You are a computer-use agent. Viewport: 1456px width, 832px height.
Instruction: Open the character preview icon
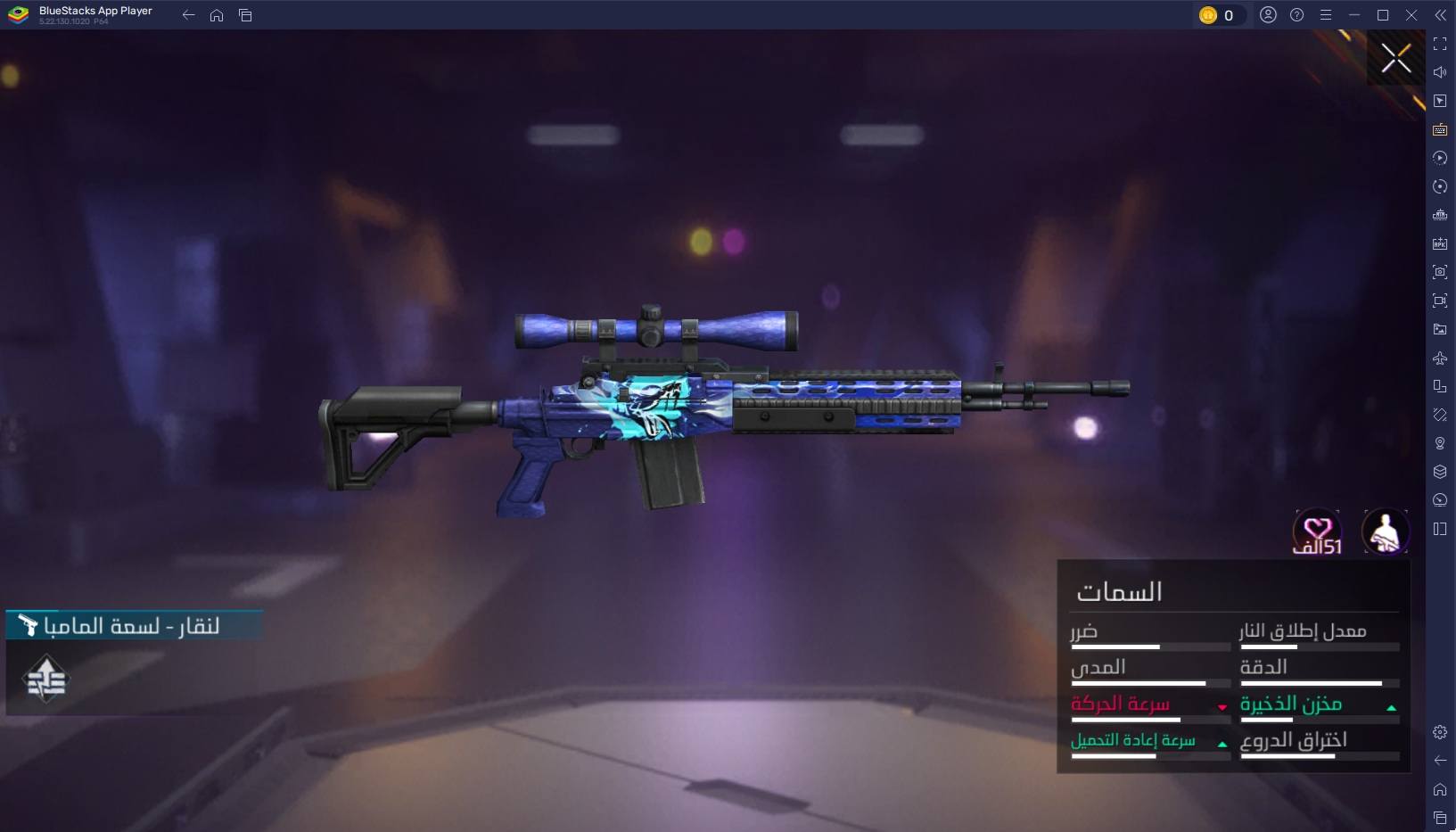click(1385, 531)
